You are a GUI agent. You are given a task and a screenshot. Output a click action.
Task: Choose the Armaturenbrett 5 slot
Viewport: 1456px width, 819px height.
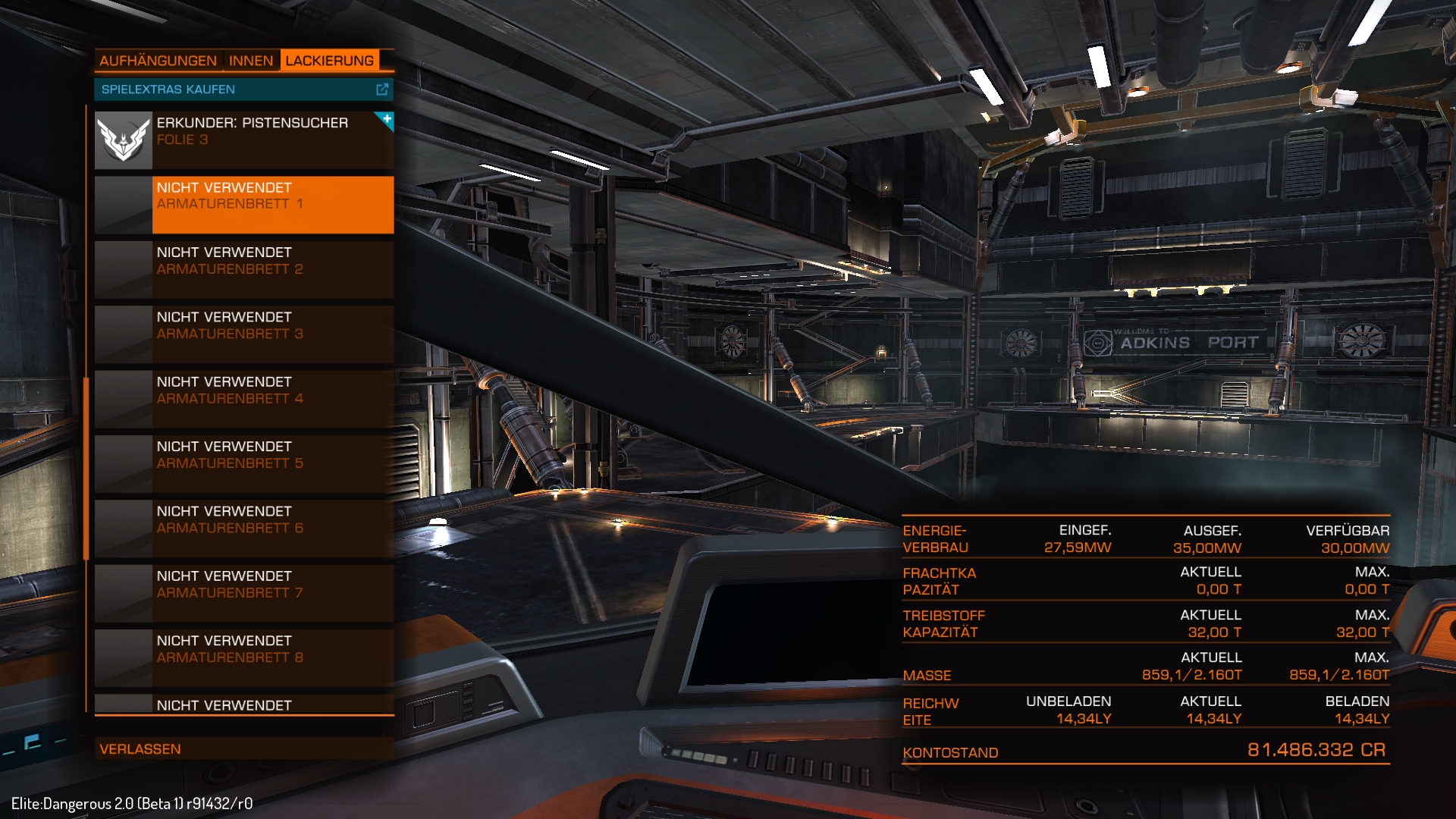click(273, 463)
